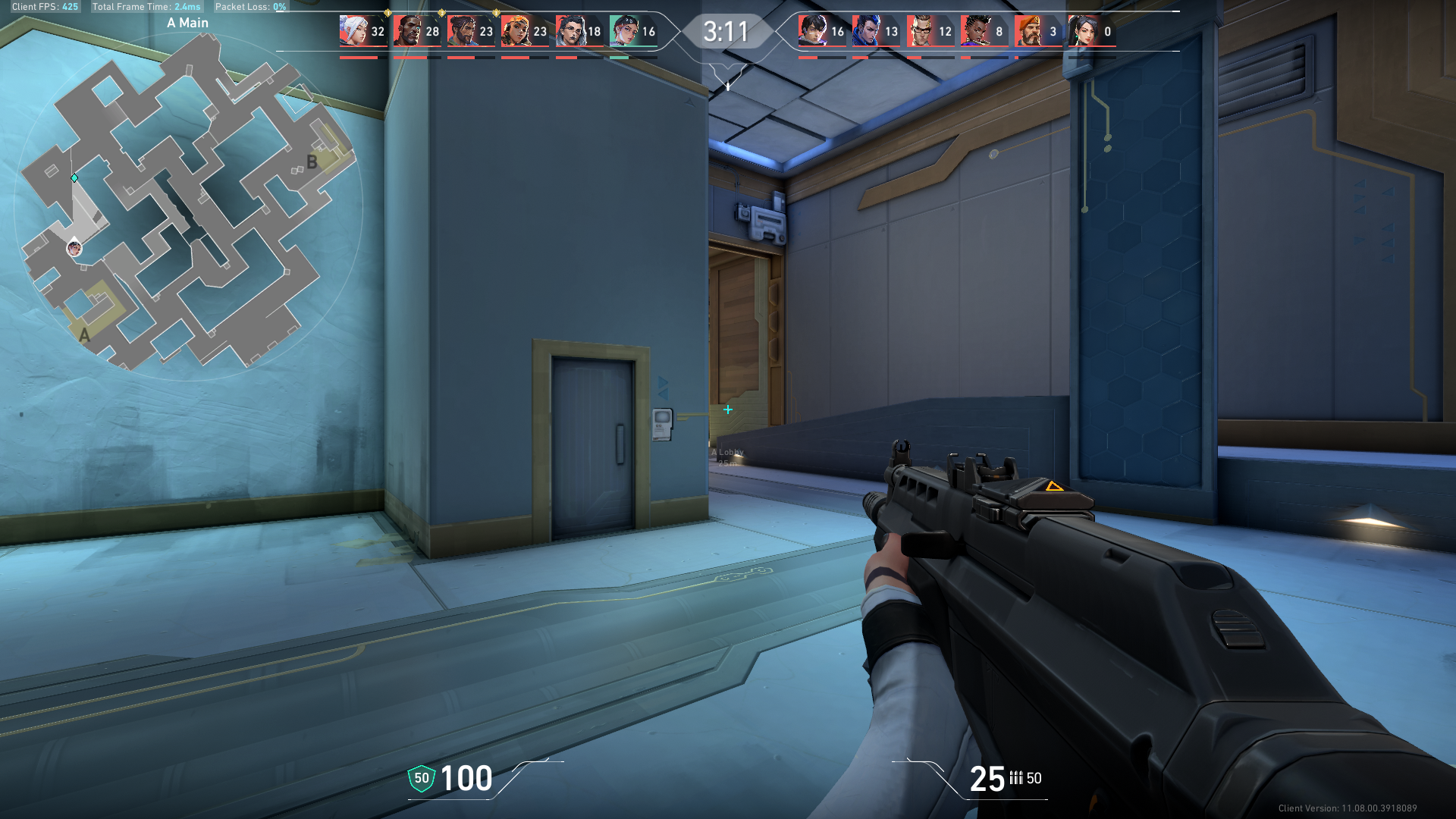Click the green-highlighted portrait with score 16
This screenshot has width=1456, height=819.
624,31
